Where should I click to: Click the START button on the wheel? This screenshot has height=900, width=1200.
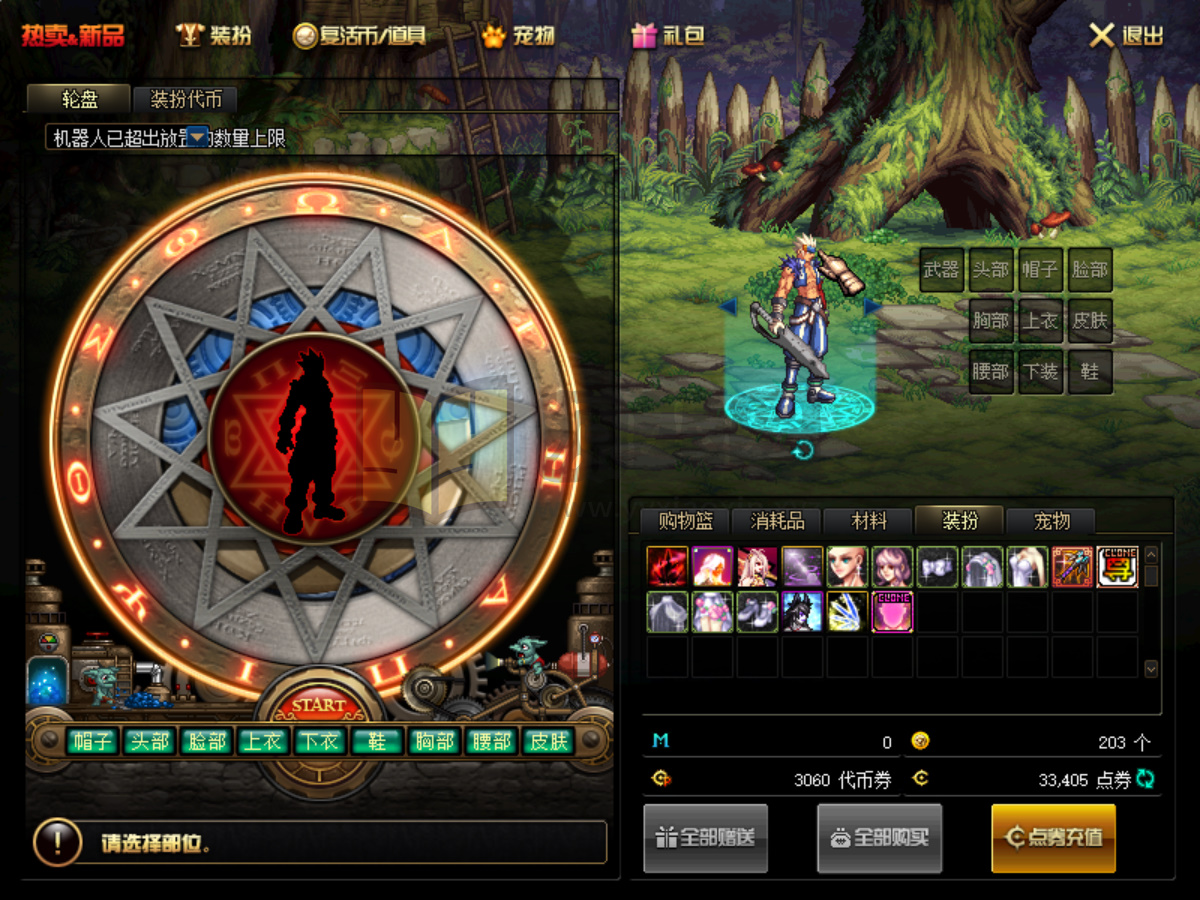click(318, 706)
